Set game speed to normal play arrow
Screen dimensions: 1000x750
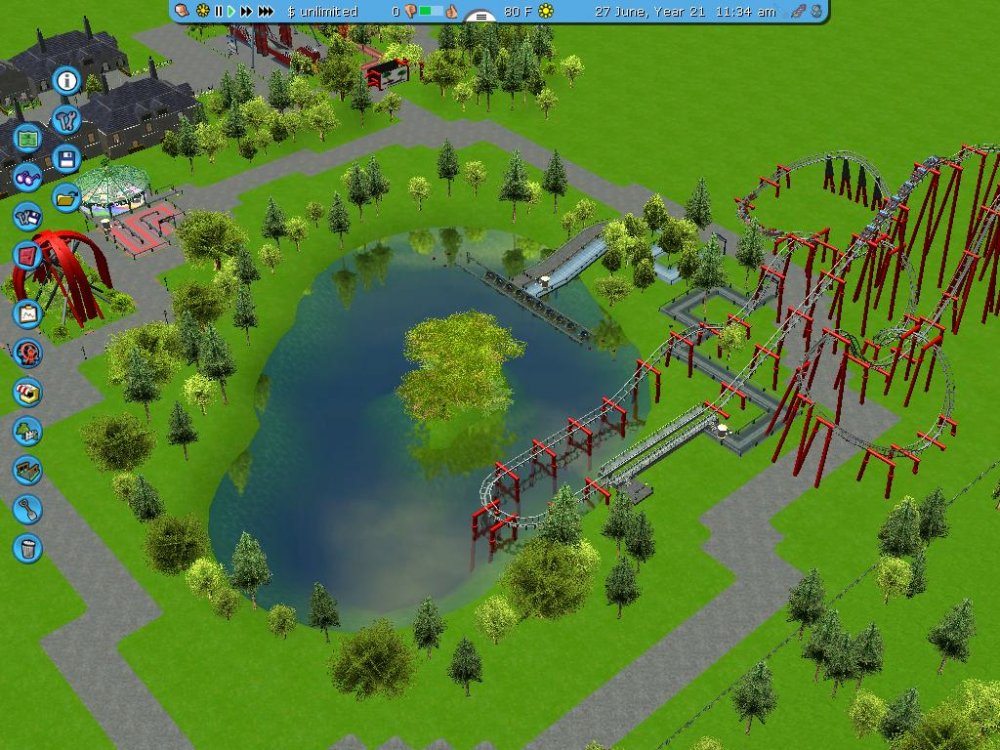click(231, 11)
